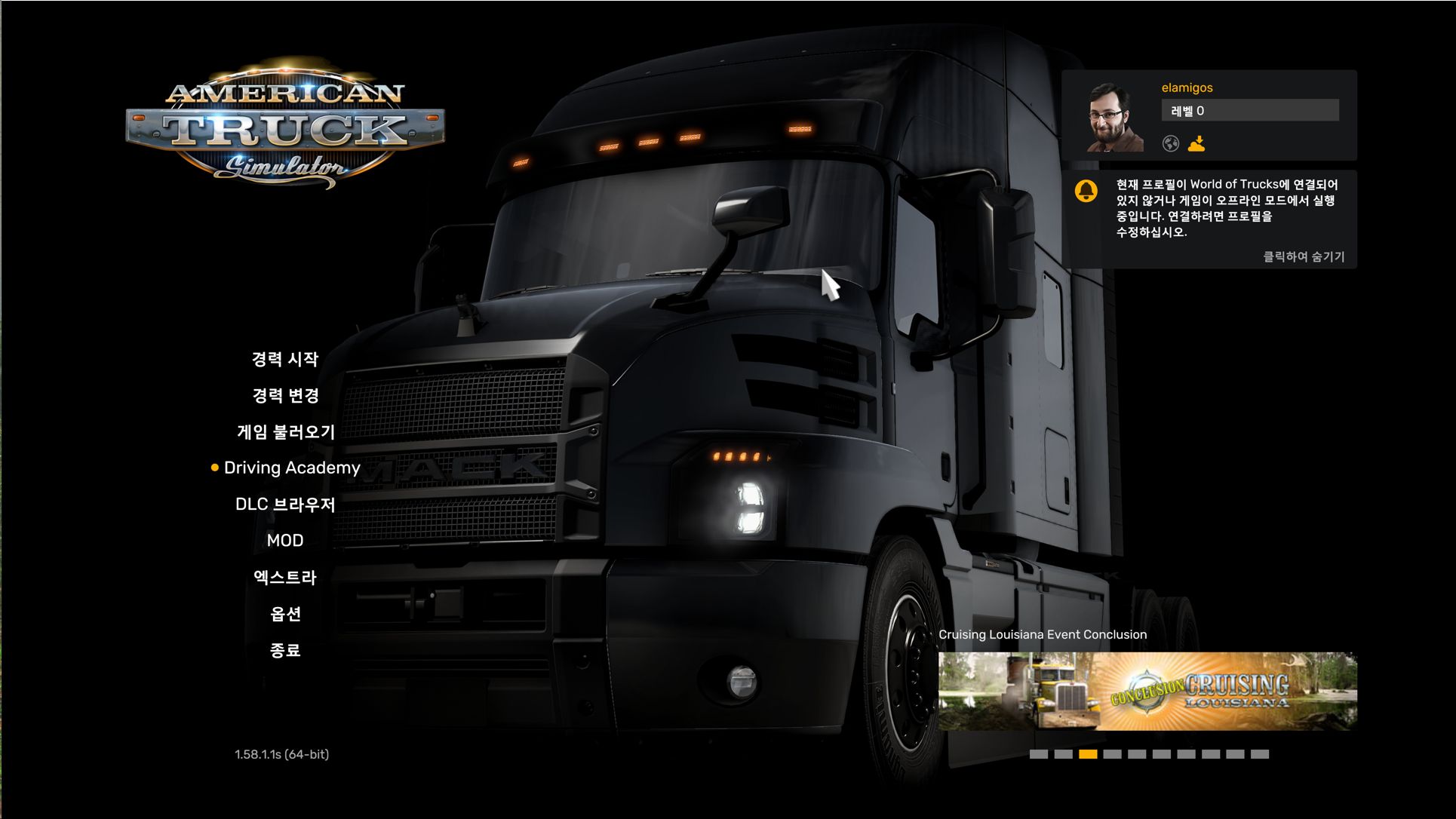Open 옵션 settings
The width and height of the screenshot is (1456, 819).
tap(285, 614)
